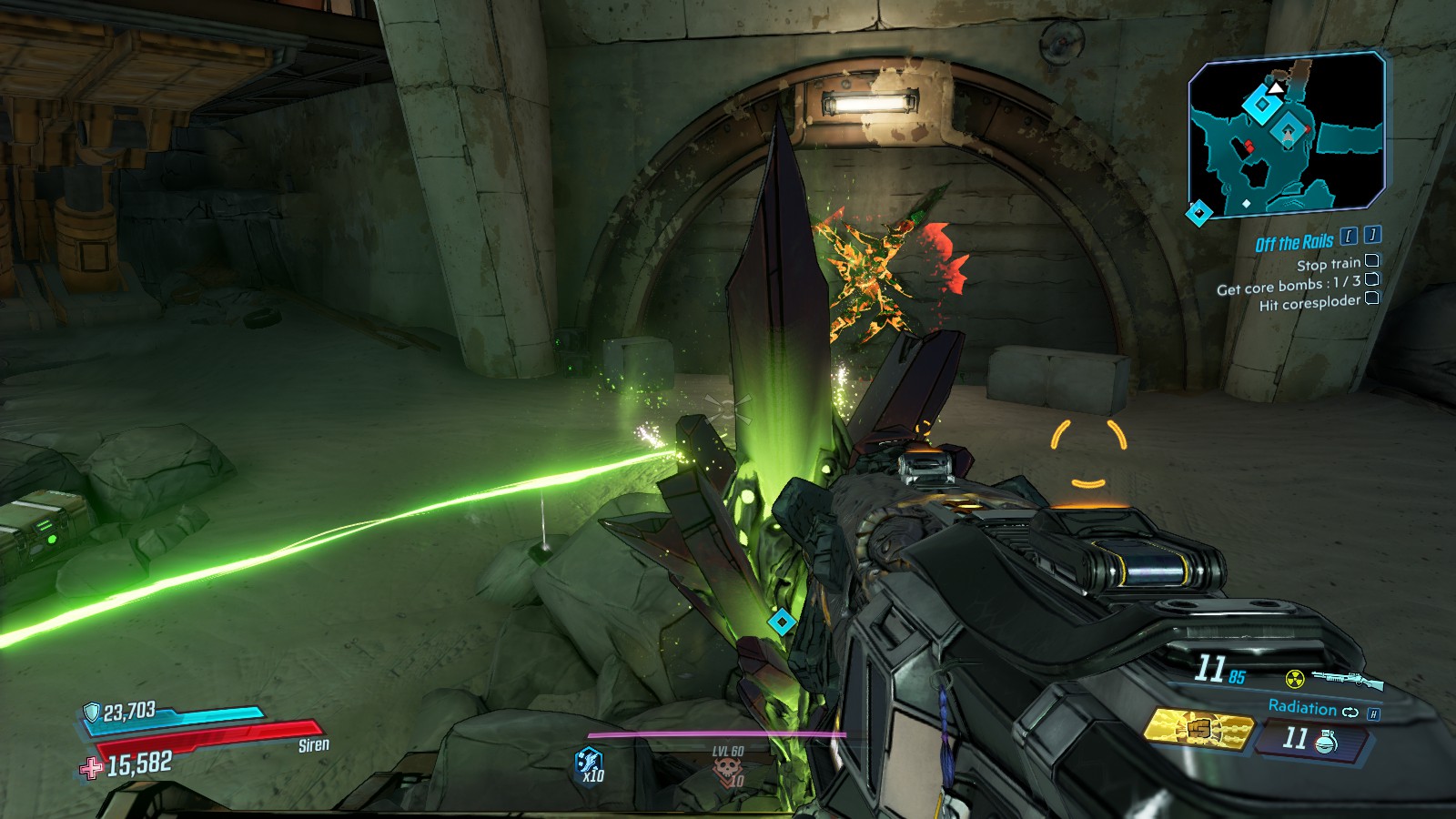Click the grenade count icon
The width and height of the screenshot is (1456, 819).
pyautogui.click(x=1325, y=742)
